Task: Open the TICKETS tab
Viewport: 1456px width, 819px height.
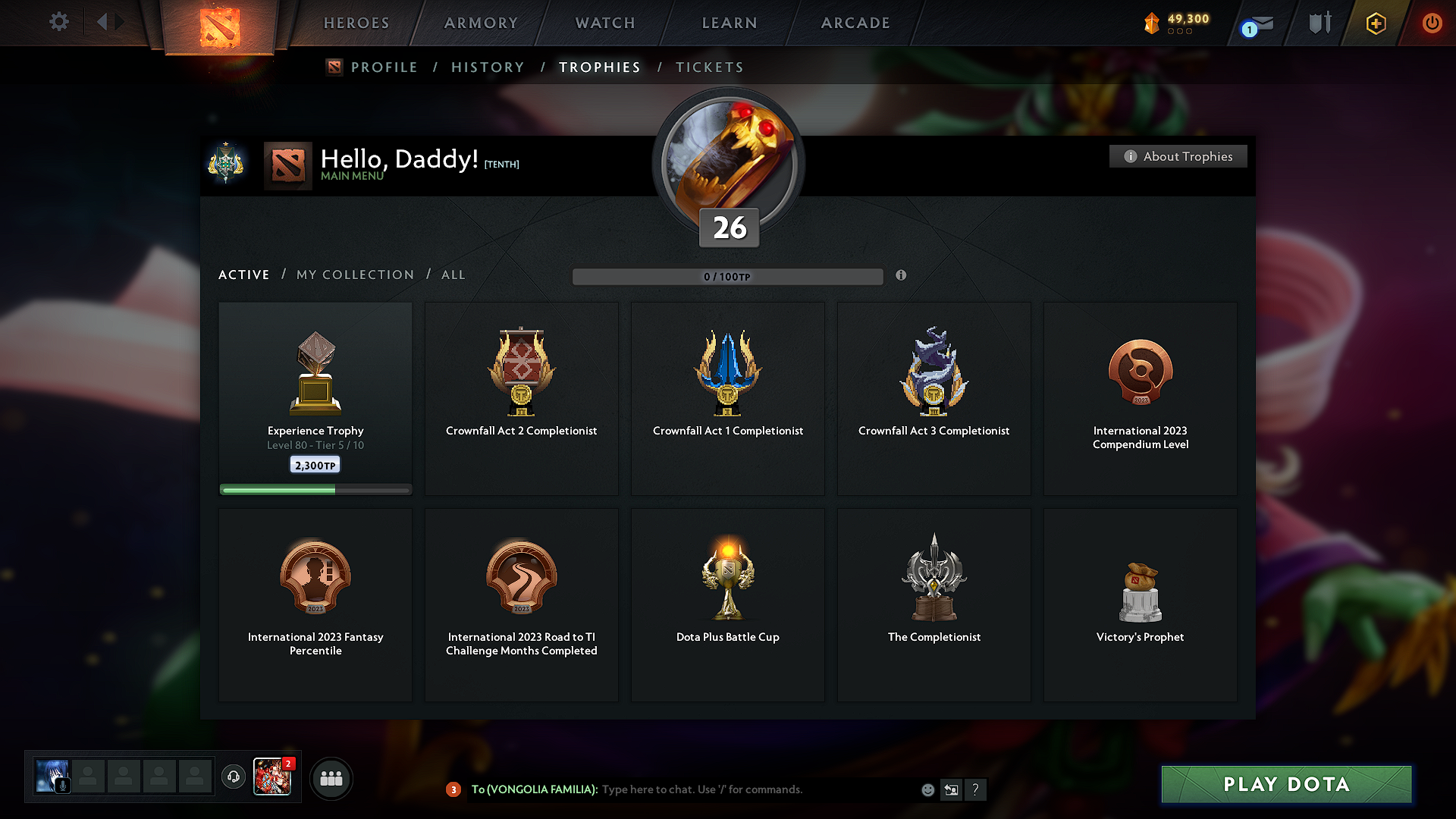Action: [709, 67]
